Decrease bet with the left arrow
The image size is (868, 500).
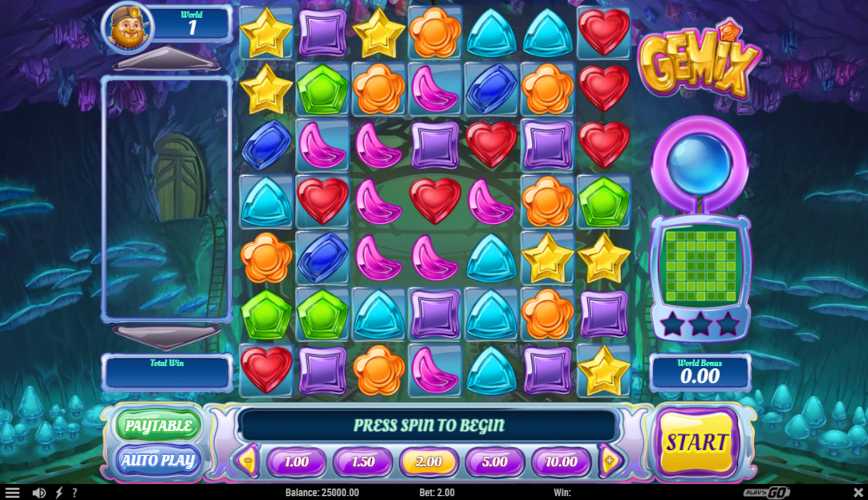coord(247,461)
